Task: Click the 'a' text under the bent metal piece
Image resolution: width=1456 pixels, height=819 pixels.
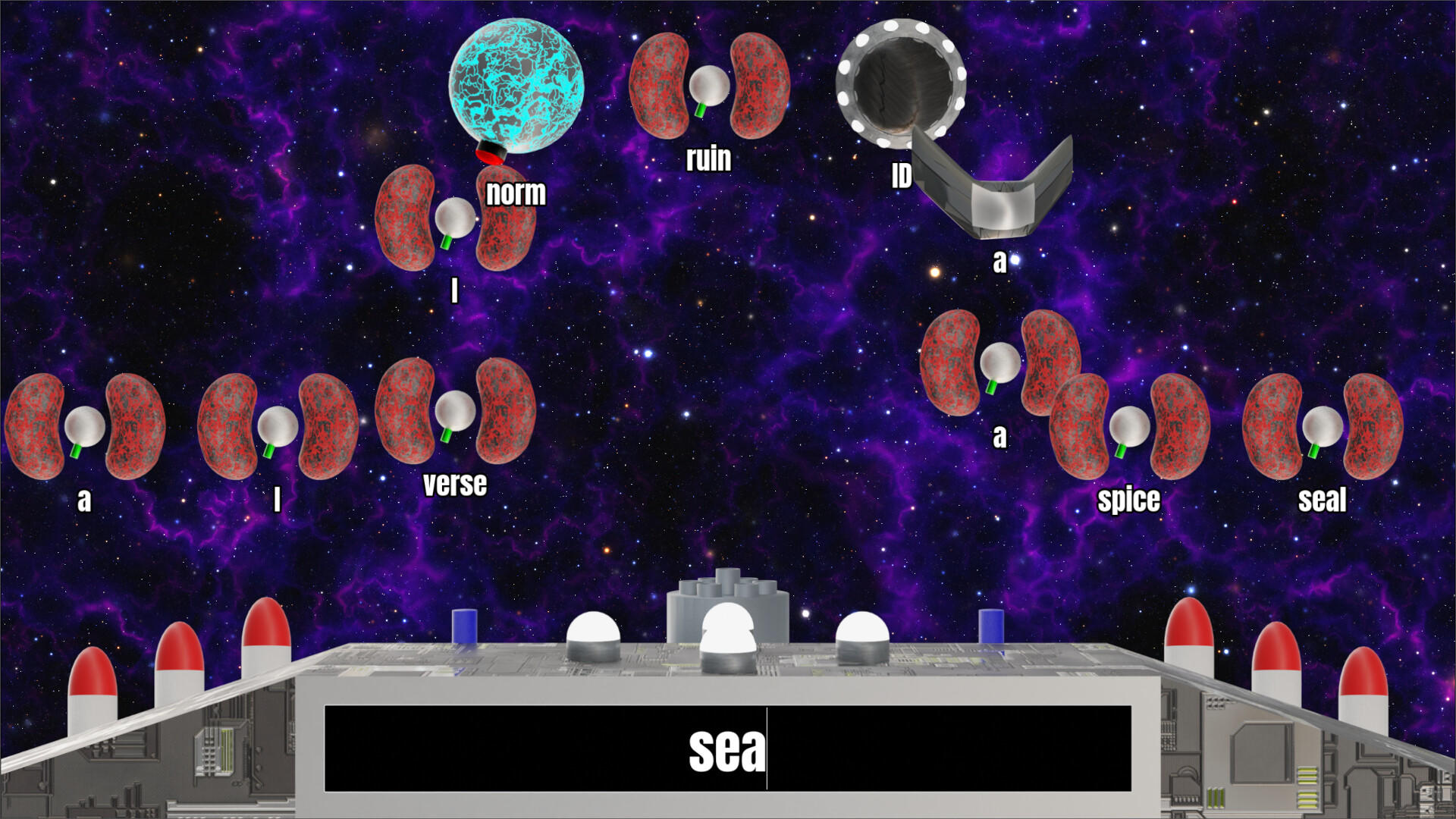Action: (x=1001, y=260)
